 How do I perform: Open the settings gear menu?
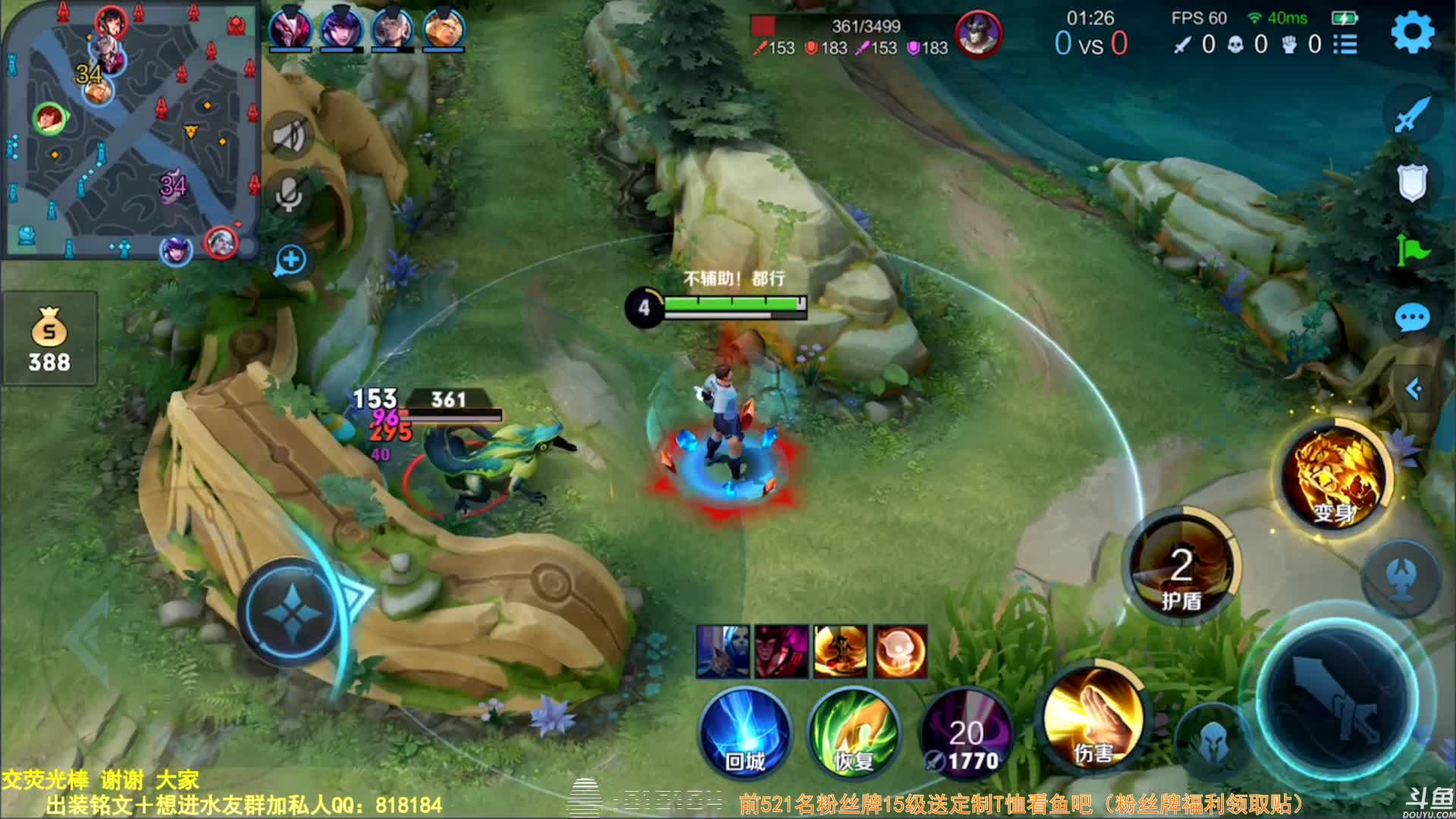(1412, 33)
